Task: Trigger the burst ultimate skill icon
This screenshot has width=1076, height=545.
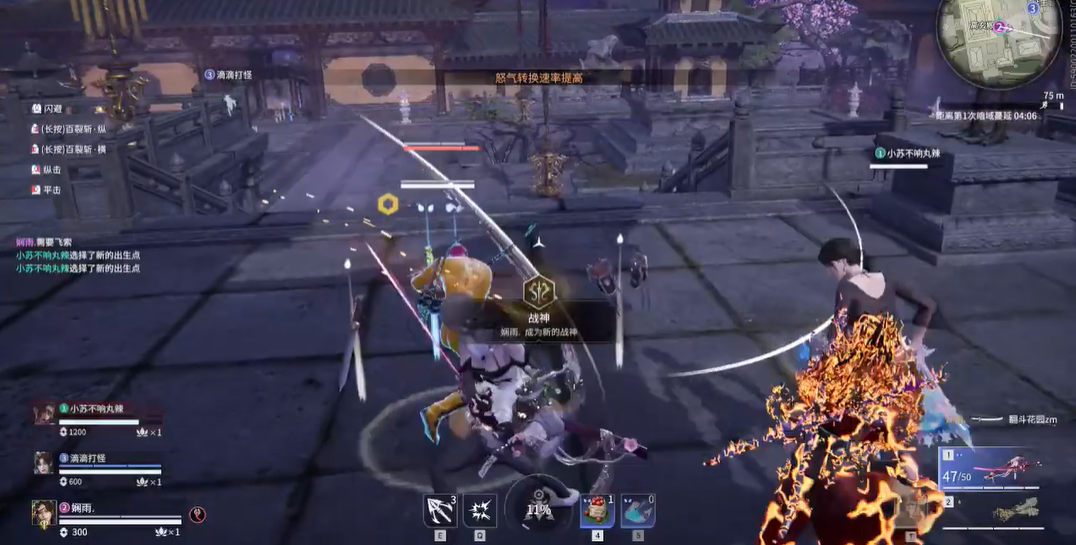Action: [x=481, y=510]
